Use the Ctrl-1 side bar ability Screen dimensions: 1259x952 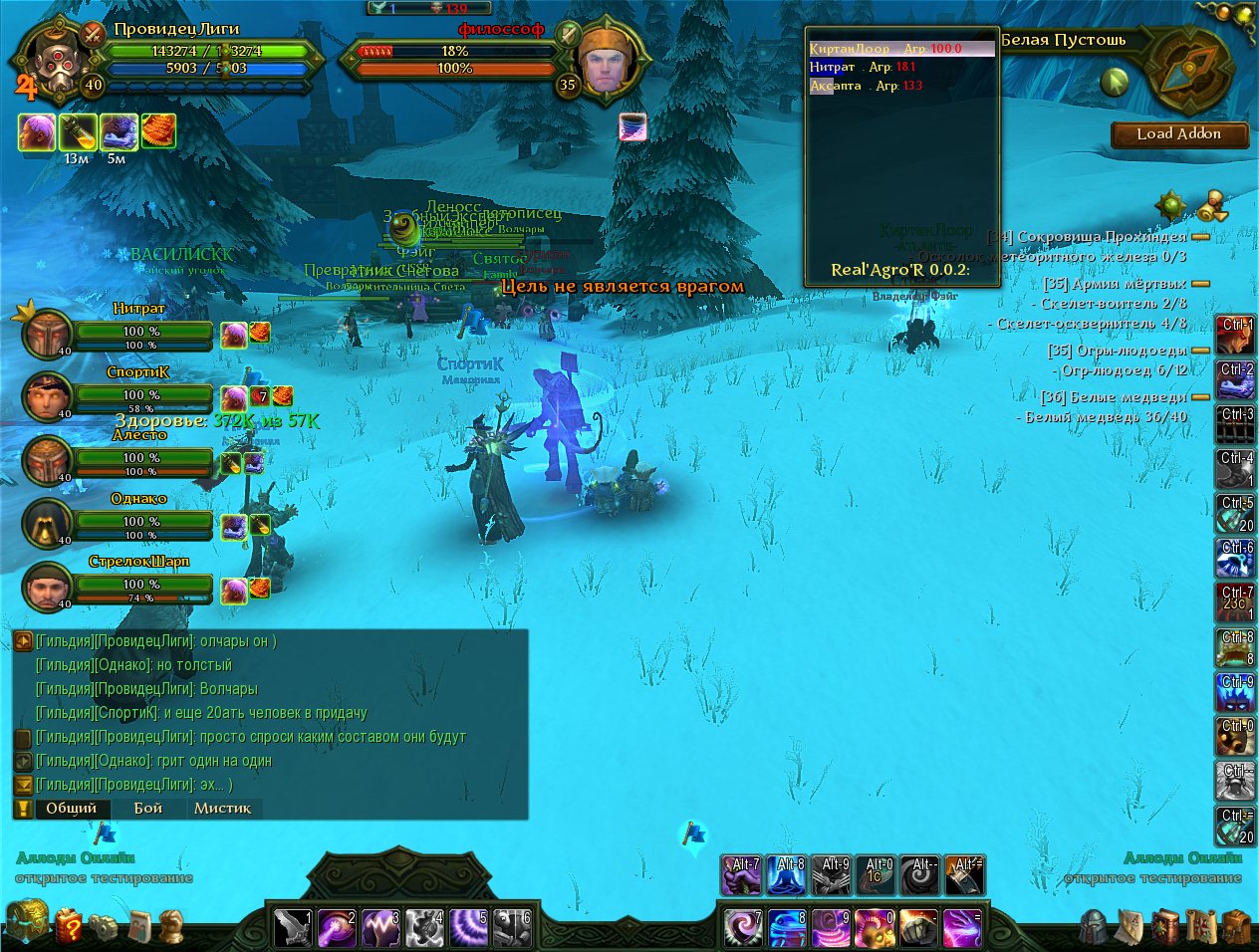coord(1235,337)
